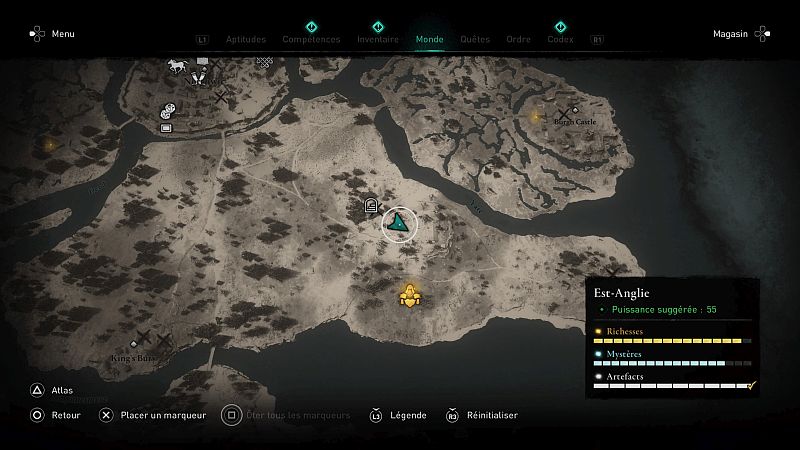Image resolution: width=800 pixels, height=450 pixels.
Task: Choose Placer un marqueur
Action: point(152,415)
